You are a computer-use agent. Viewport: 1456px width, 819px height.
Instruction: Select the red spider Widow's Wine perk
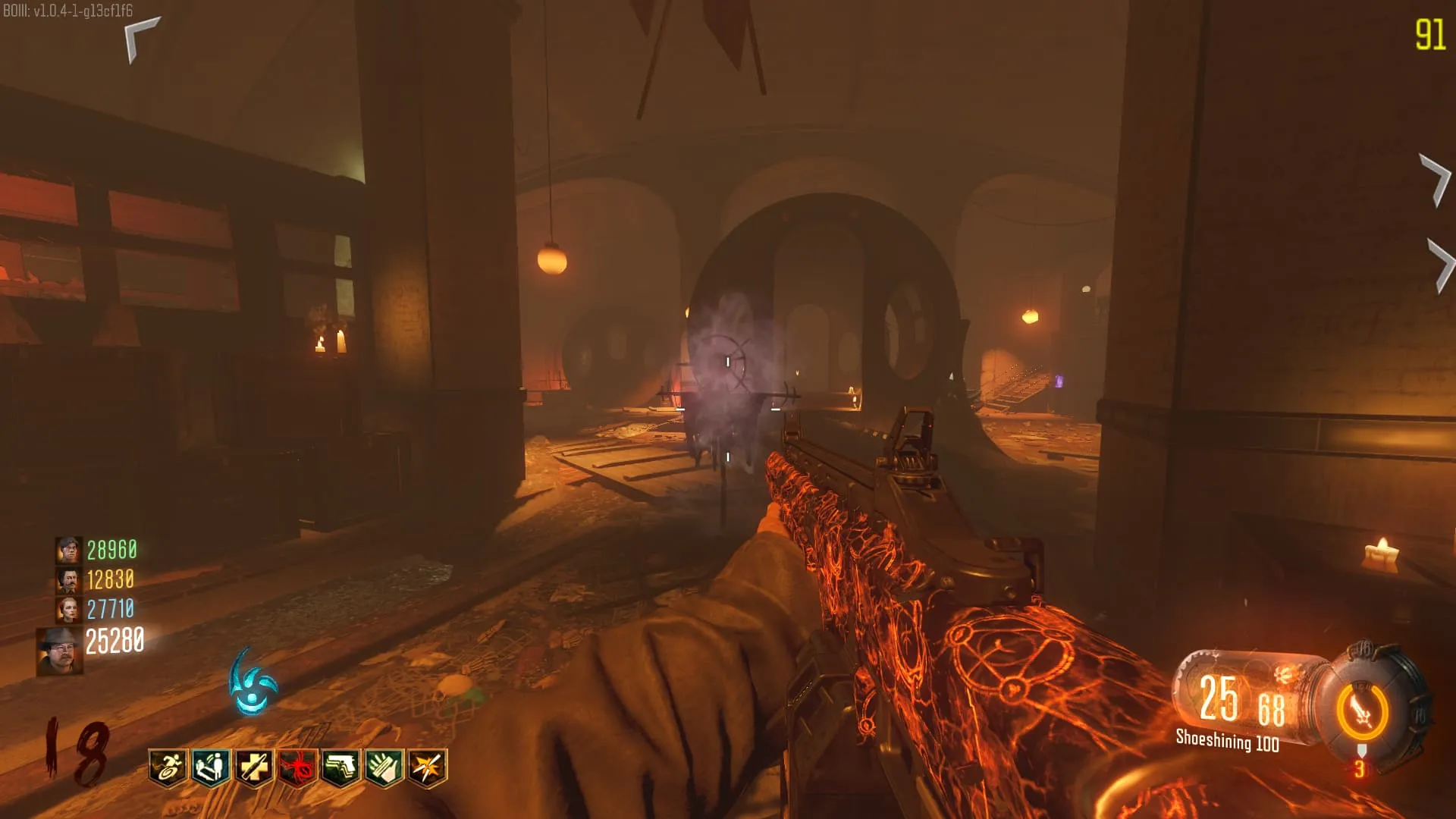[x=297, y=768]
